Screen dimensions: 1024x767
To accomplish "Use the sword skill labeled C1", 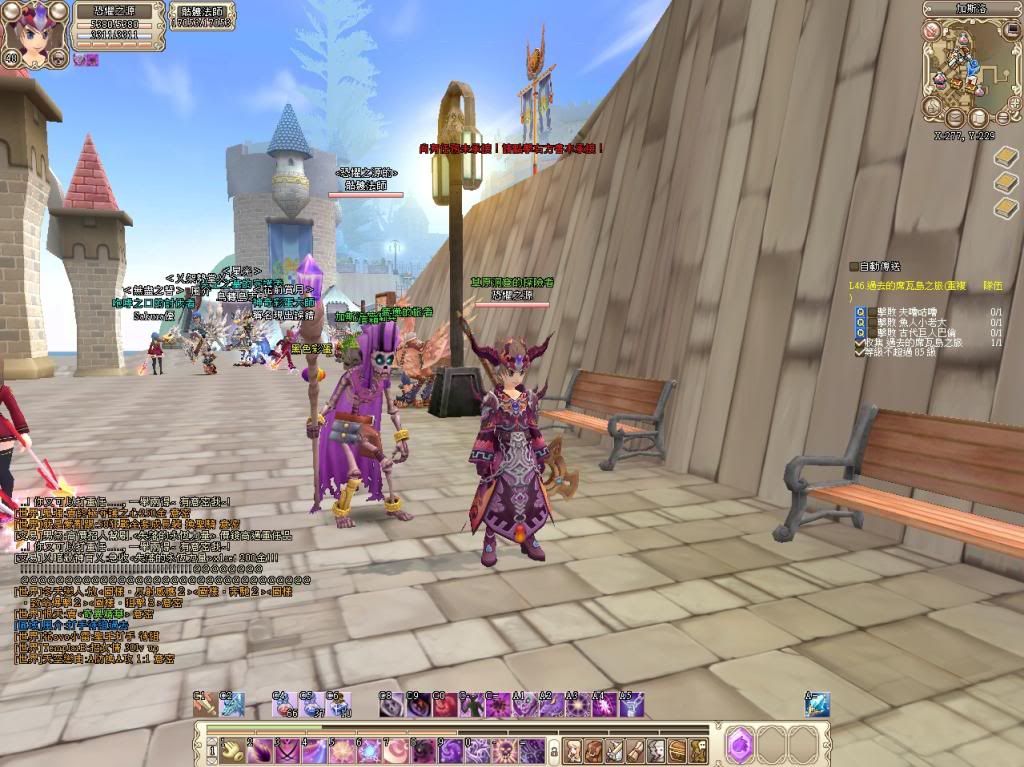I will (x=206, y=705).
